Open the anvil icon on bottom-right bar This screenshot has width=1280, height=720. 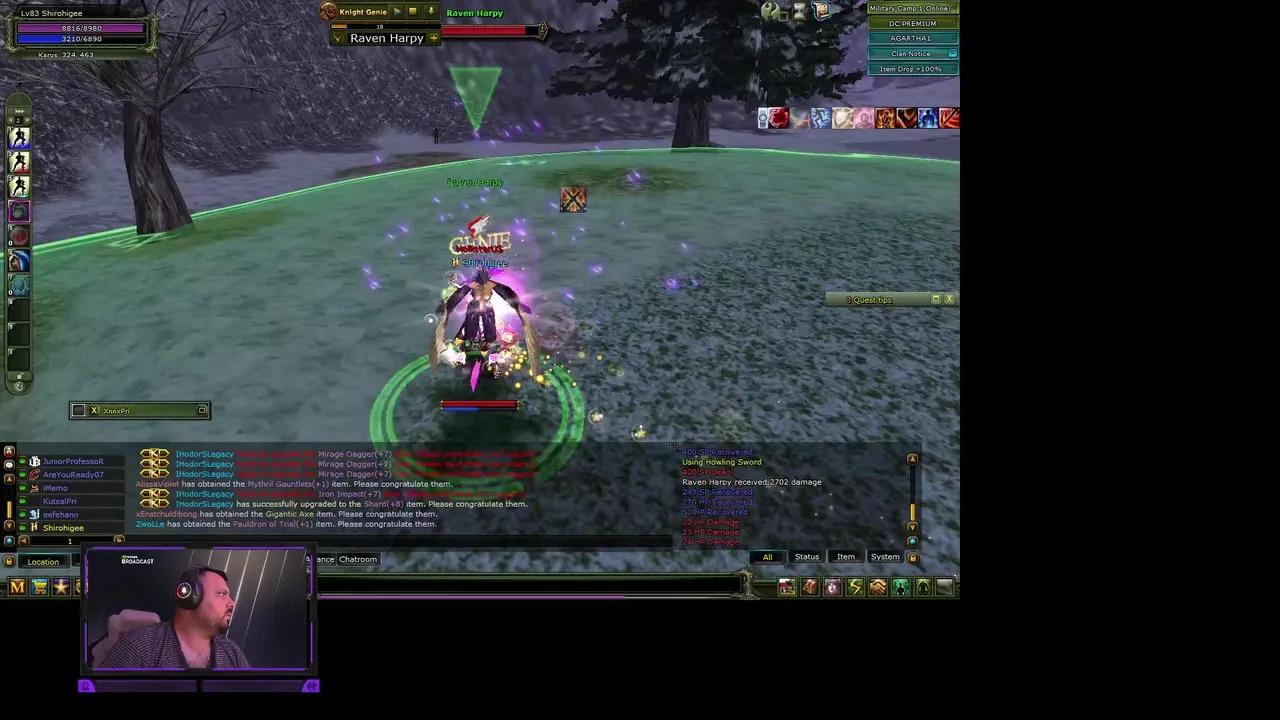tap(832, 587)
